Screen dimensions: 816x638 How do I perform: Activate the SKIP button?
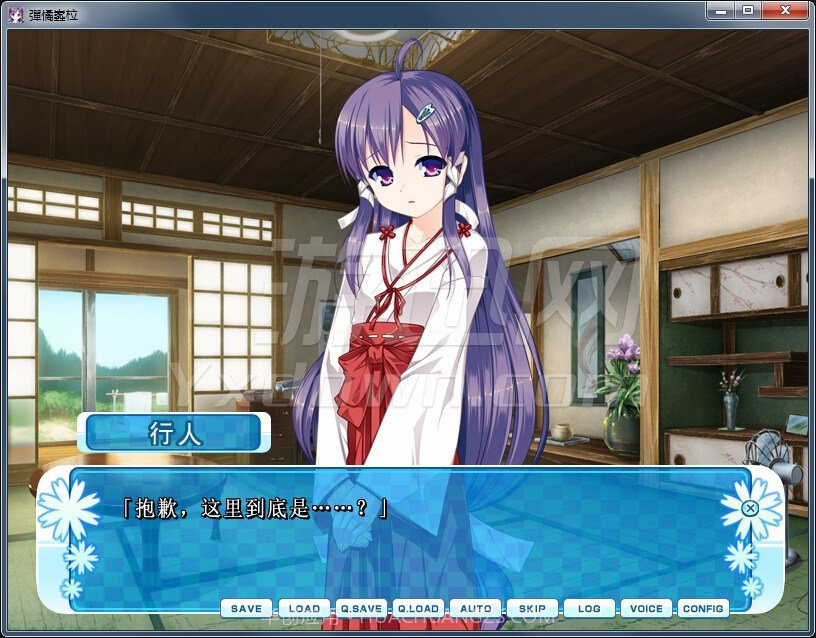[532, 608]
